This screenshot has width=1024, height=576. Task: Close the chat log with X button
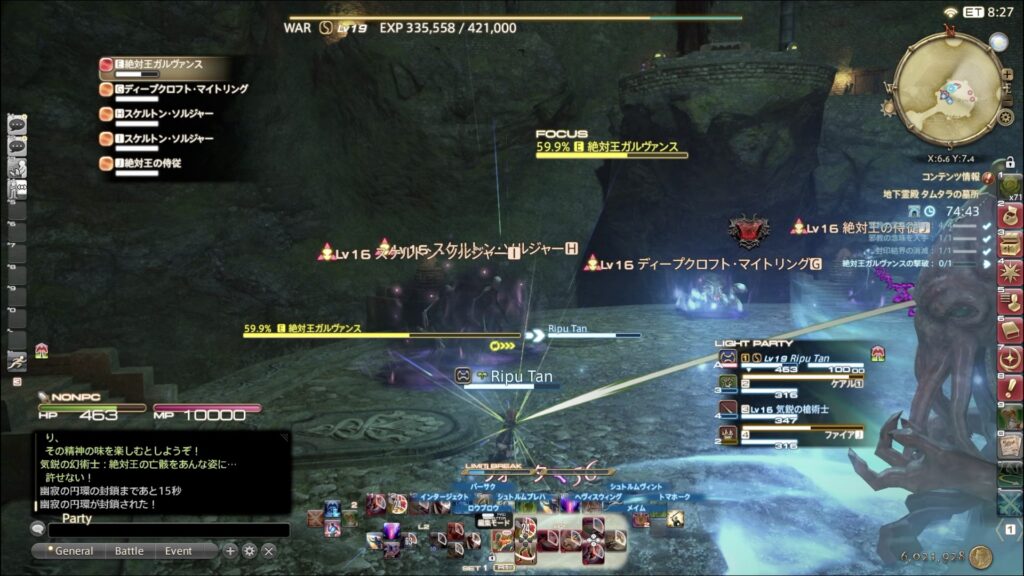[268, 551]
